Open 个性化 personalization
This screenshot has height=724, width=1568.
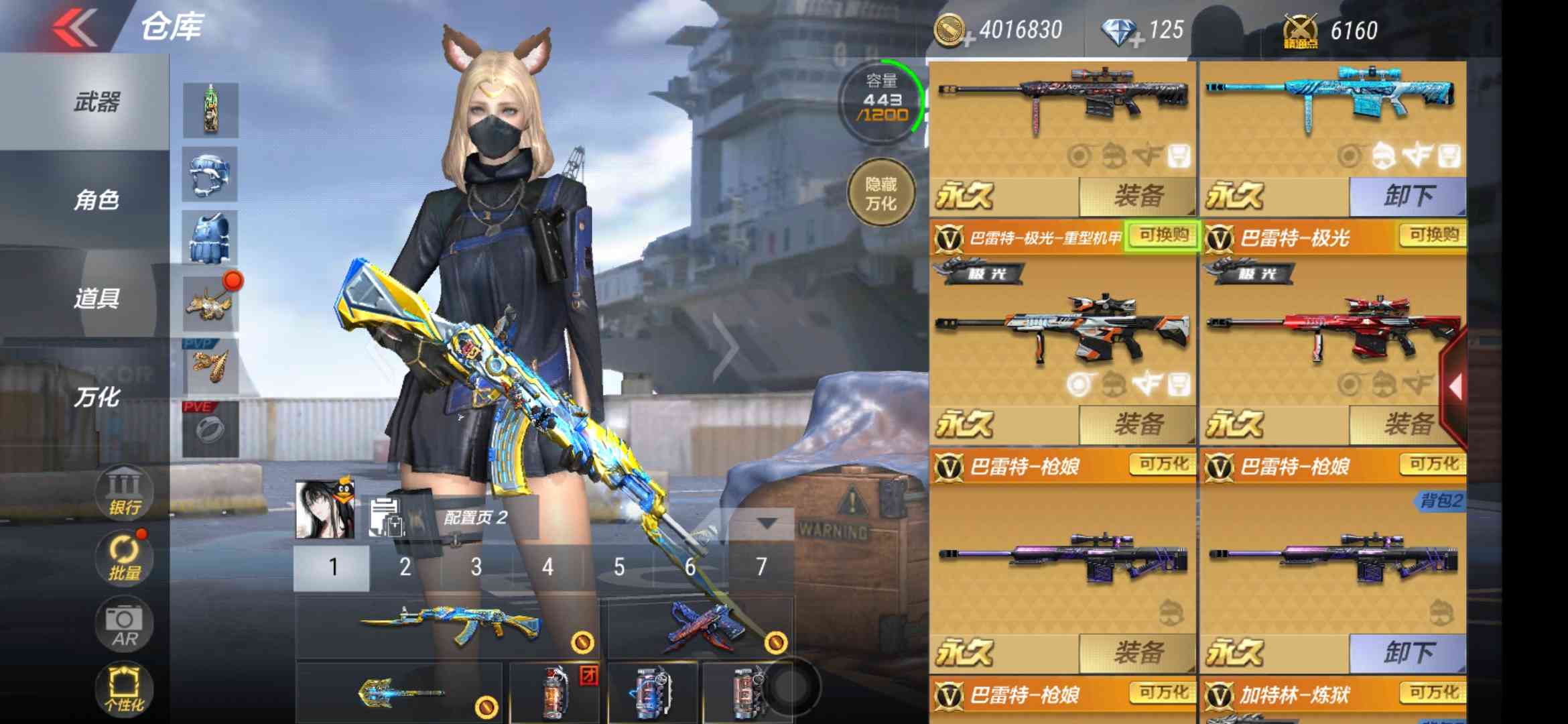[x=125, y=689]
